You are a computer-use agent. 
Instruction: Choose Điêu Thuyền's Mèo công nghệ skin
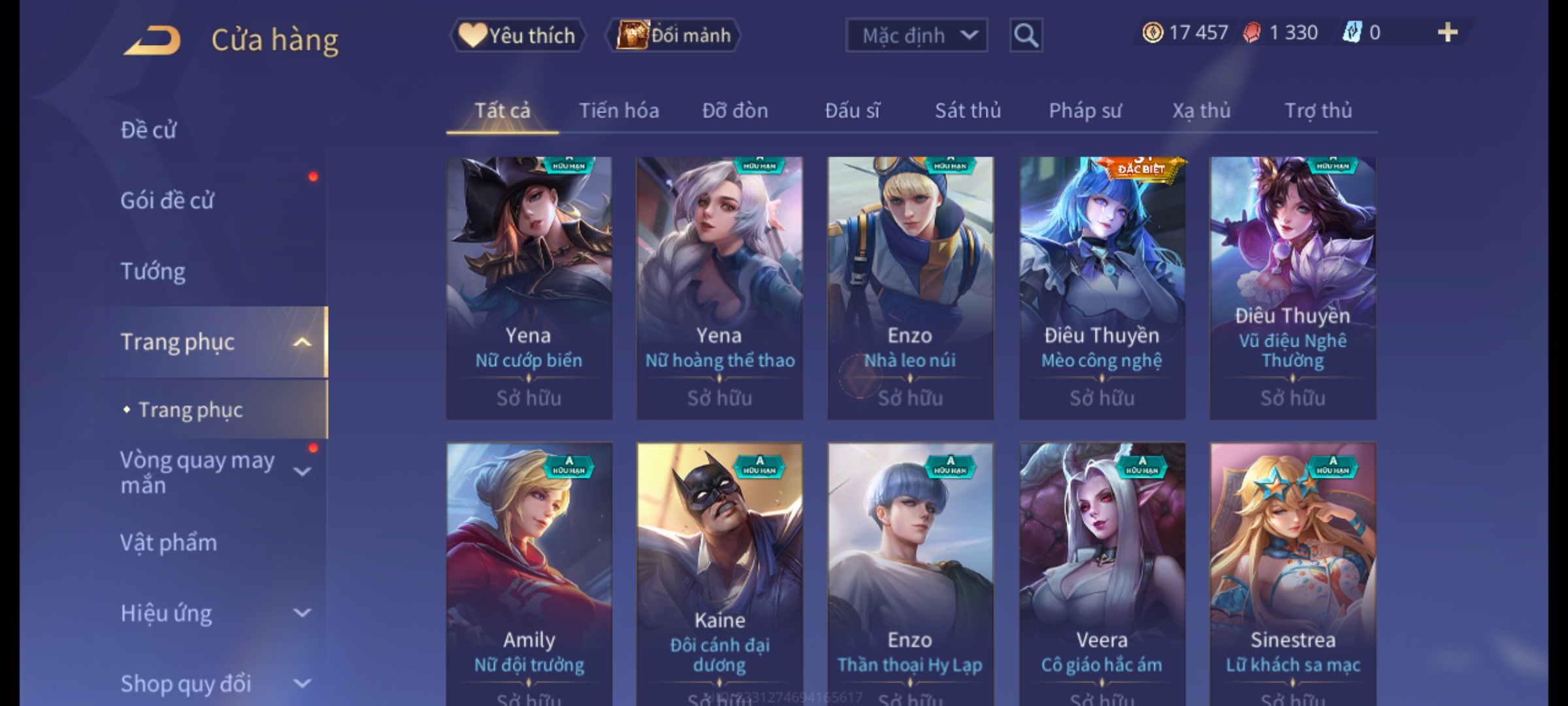coord(1102,288)
